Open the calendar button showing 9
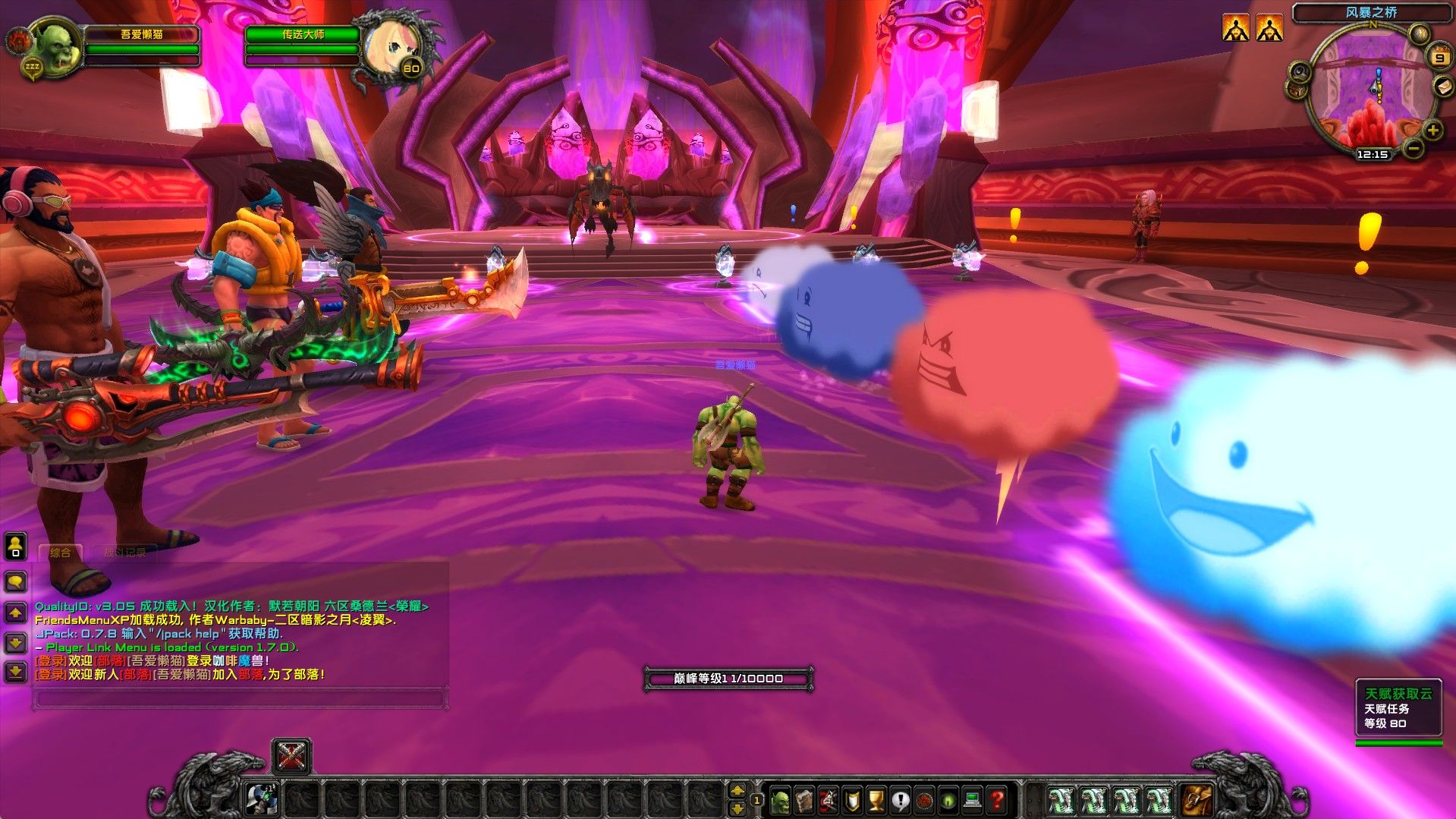 [1439, 57]
